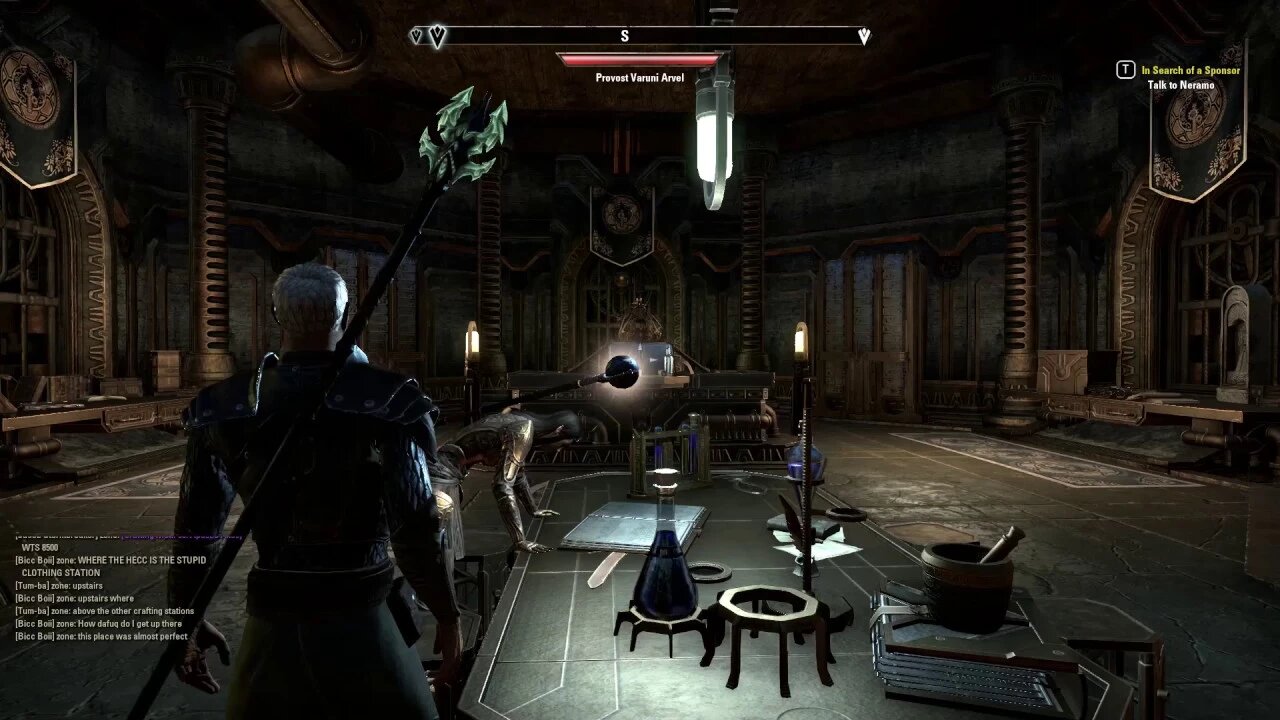Click the compass bar's S heading
Viewport: 1280px width, 720px height.
(624, 36)
